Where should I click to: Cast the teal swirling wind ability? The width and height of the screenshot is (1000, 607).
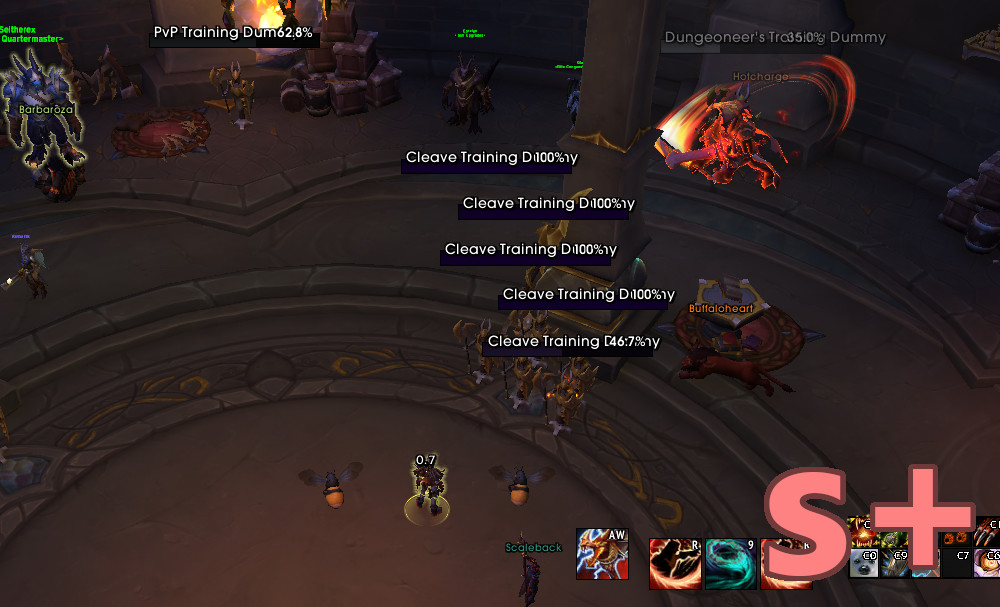coord(731,564)
